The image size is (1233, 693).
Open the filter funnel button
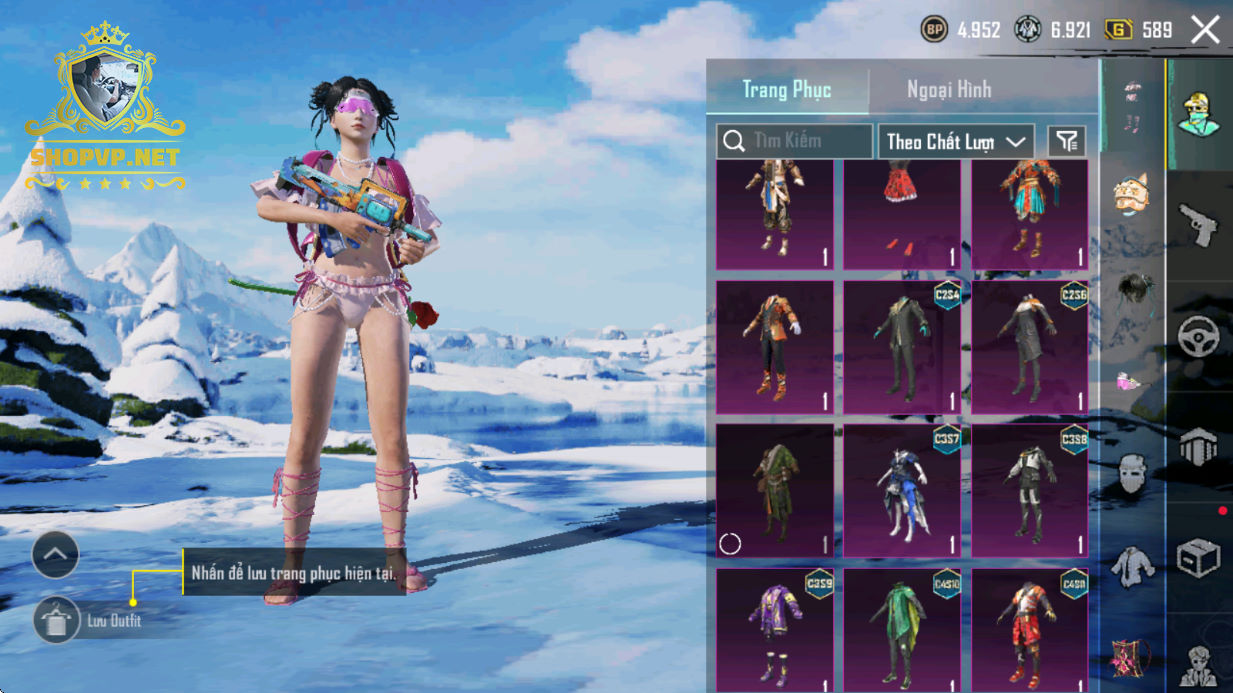pyautogui.click(x=1066, y=142)
